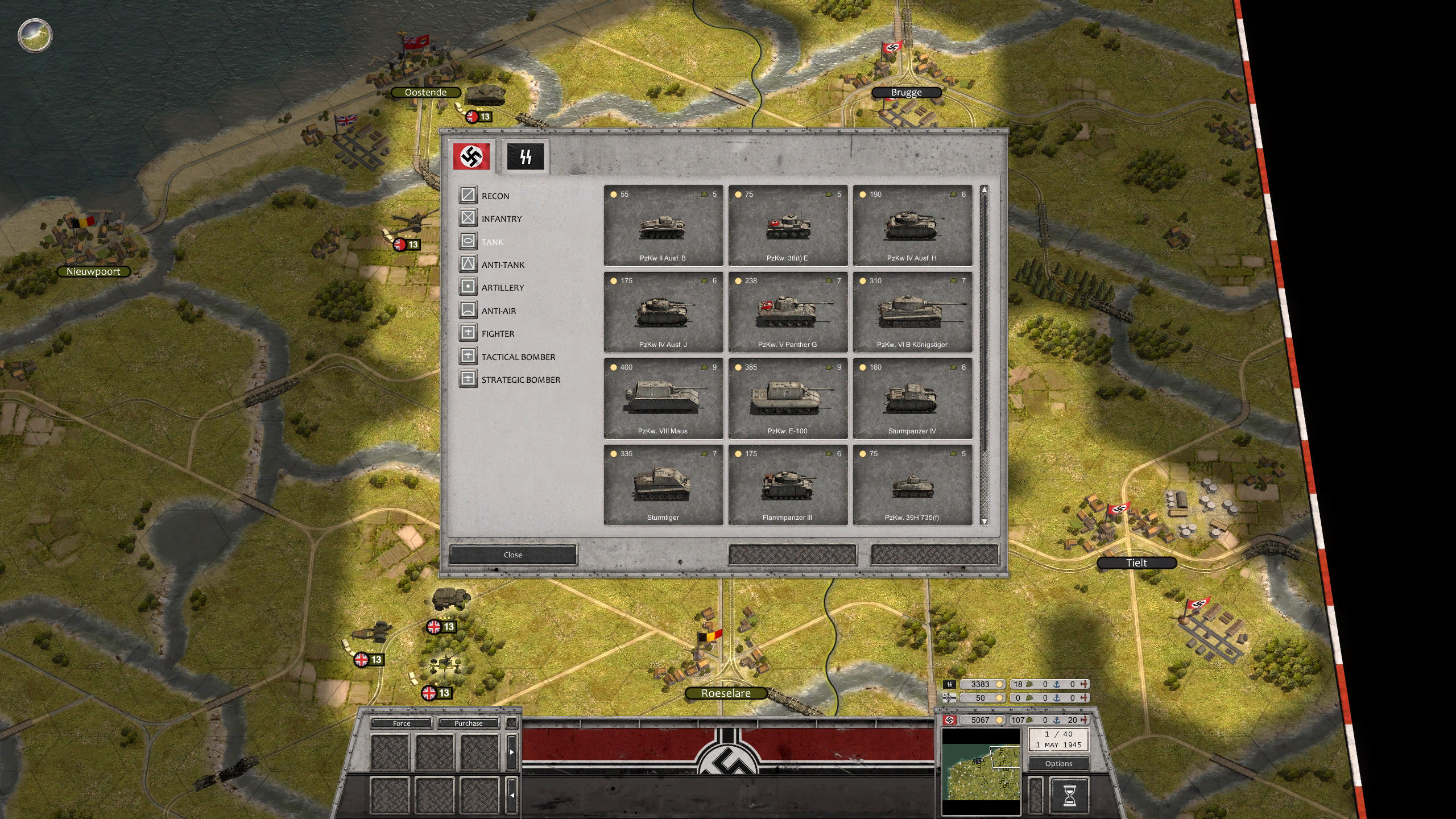Open the TACTICAL BOMBER category
Viewport: 1456px width, 819px height.
468,357
